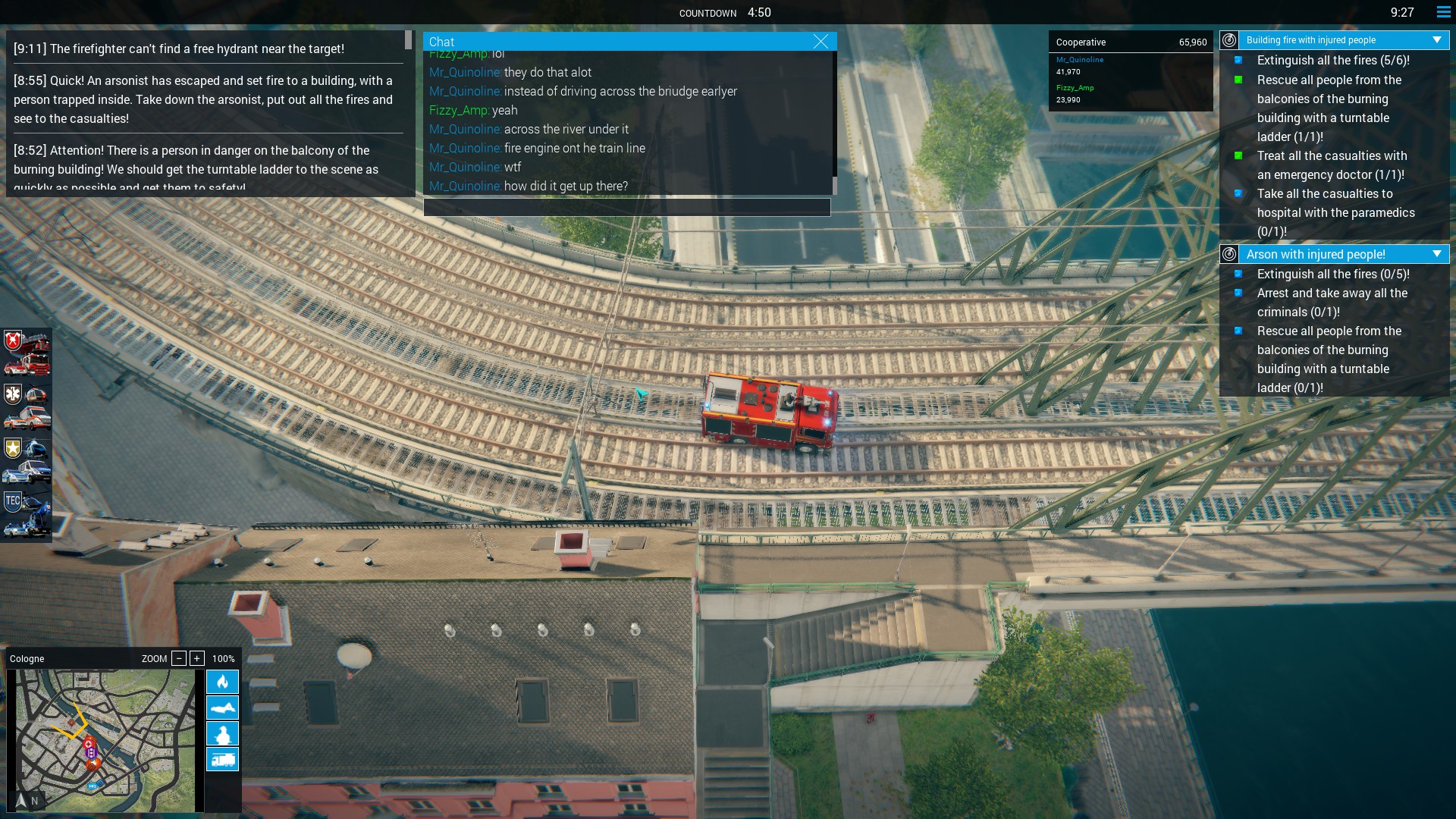Screen dimensions: 1456x819
Task: Toggle the vehicle truck minimap filter
Action: click(222, 759)
